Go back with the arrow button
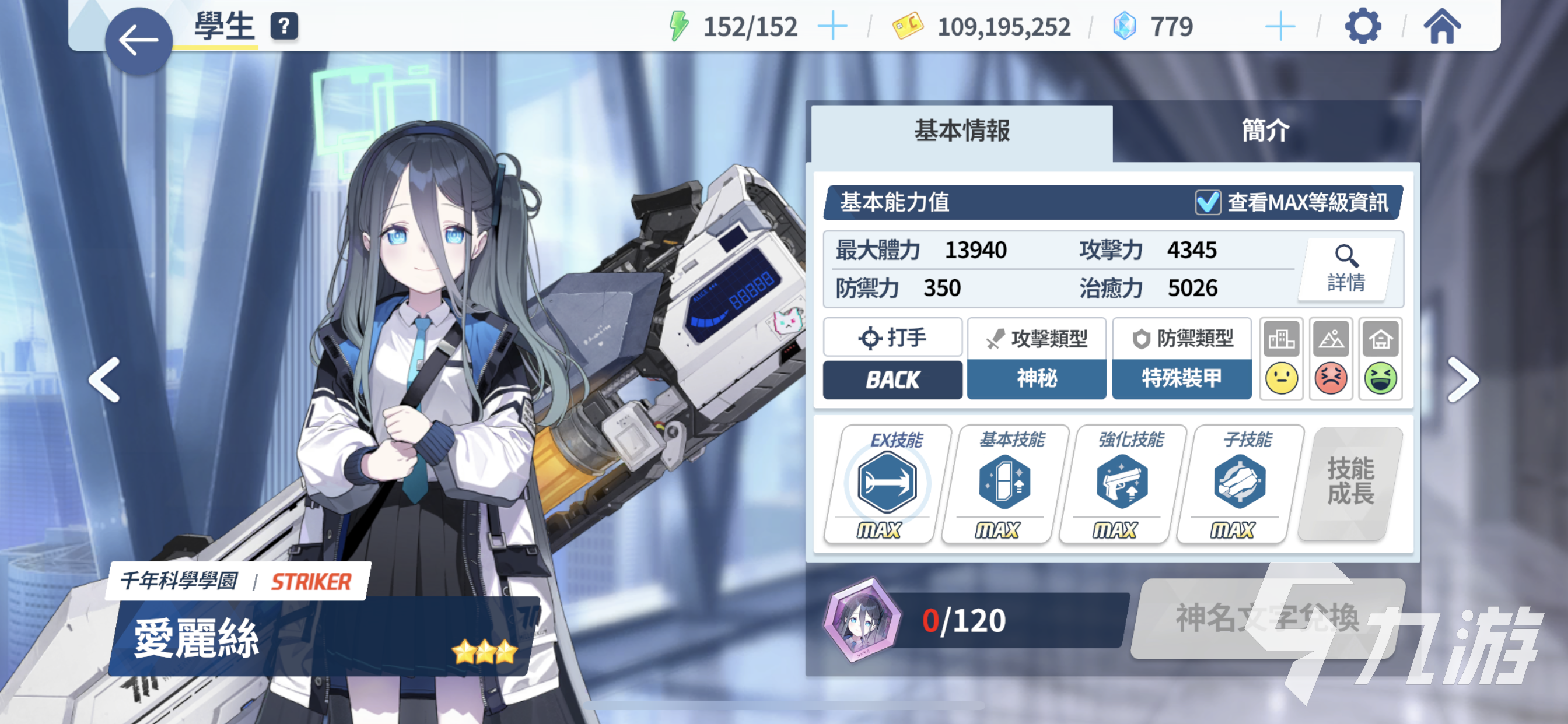The height and width of the screenshot is (724, 1568). pyautogui.click(x=138, y=41)
